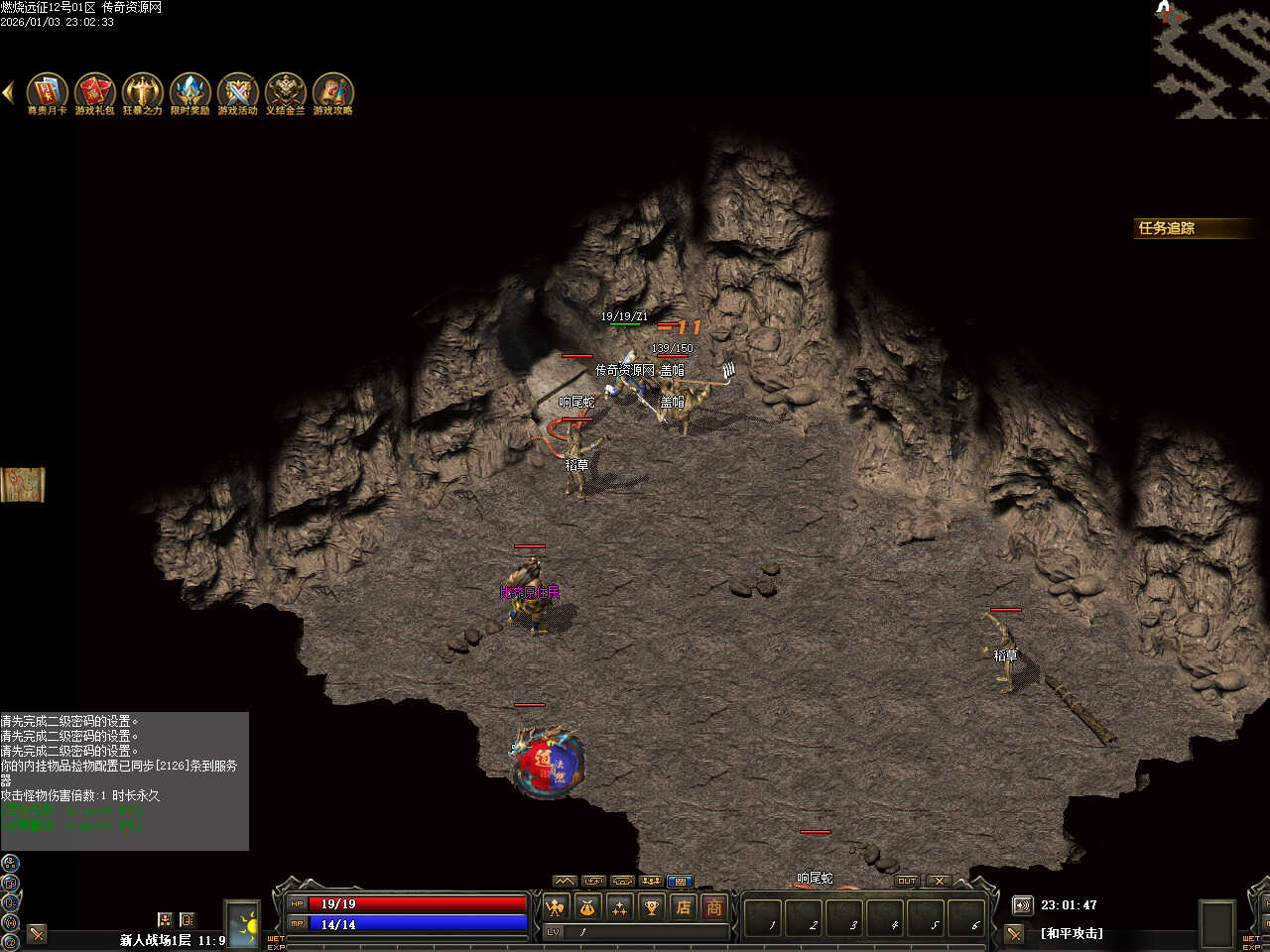
Task: Open the map scroll on the left edge
Action: point(22,484)
